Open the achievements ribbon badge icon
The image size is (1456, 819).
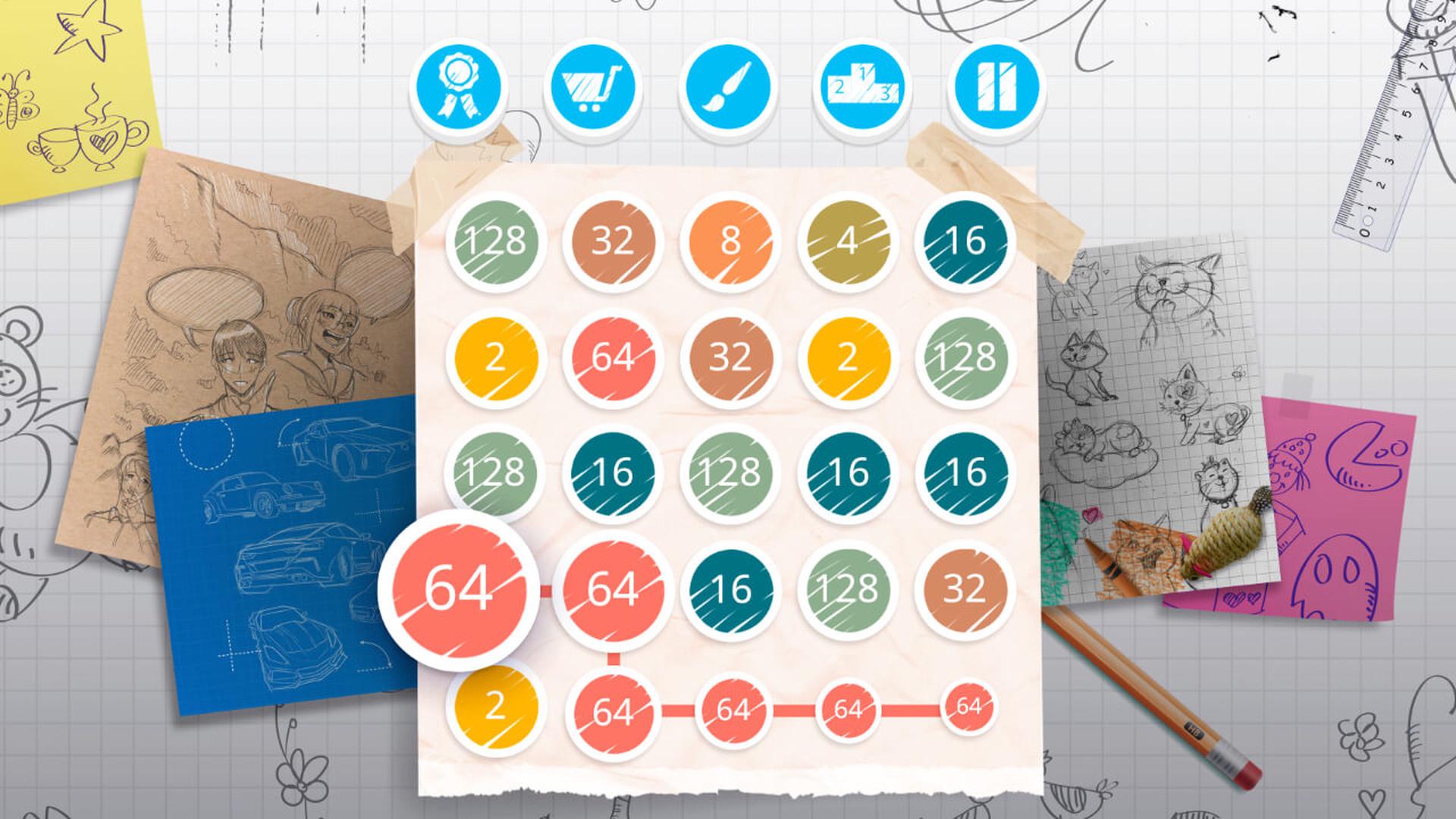tap(457, 86)
